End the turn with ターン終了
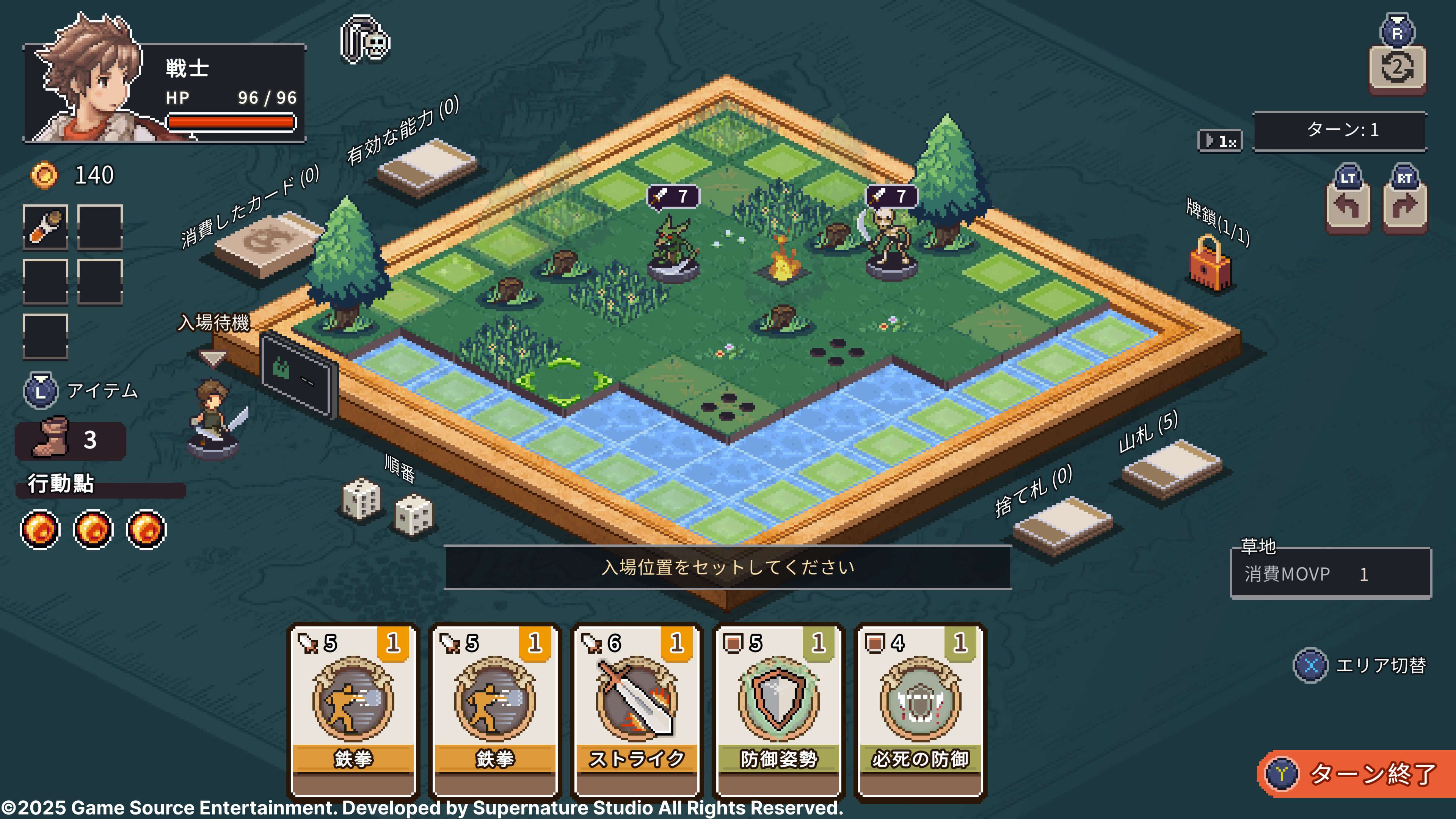 (1357, 773)
